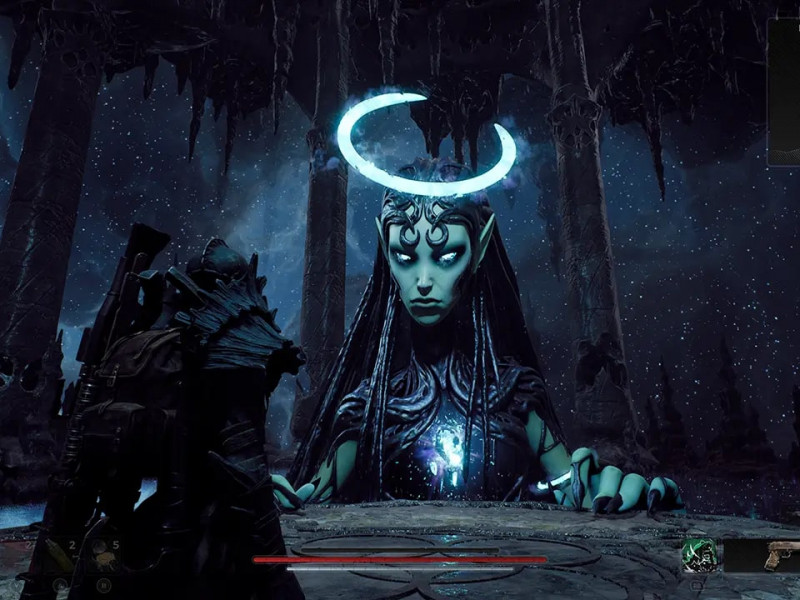Select the round relic item with count 5

tap(101, 553)
